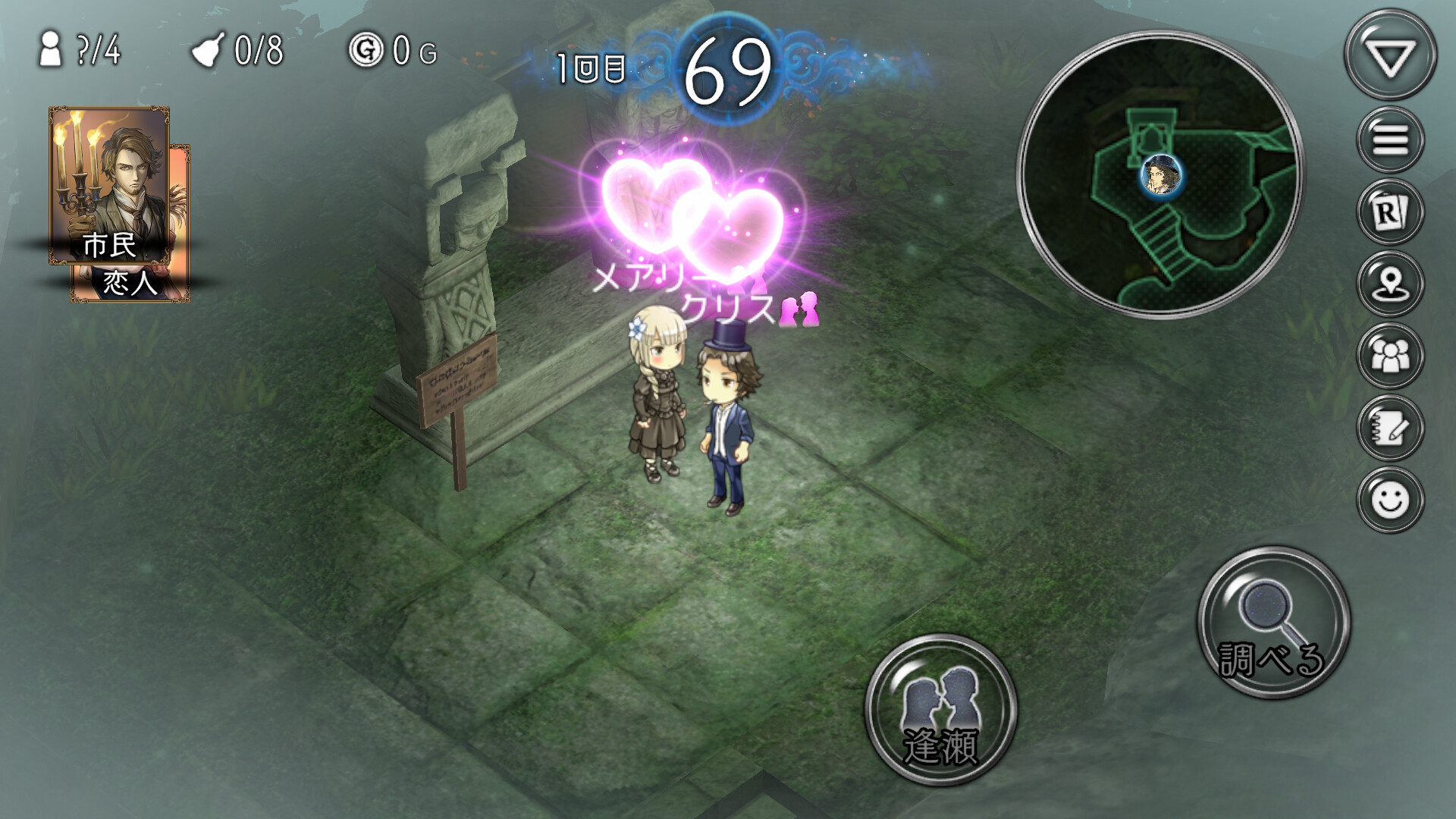Select the 市民 citizen character card
Screen dimensions: 1456x819
click(110, 186)
